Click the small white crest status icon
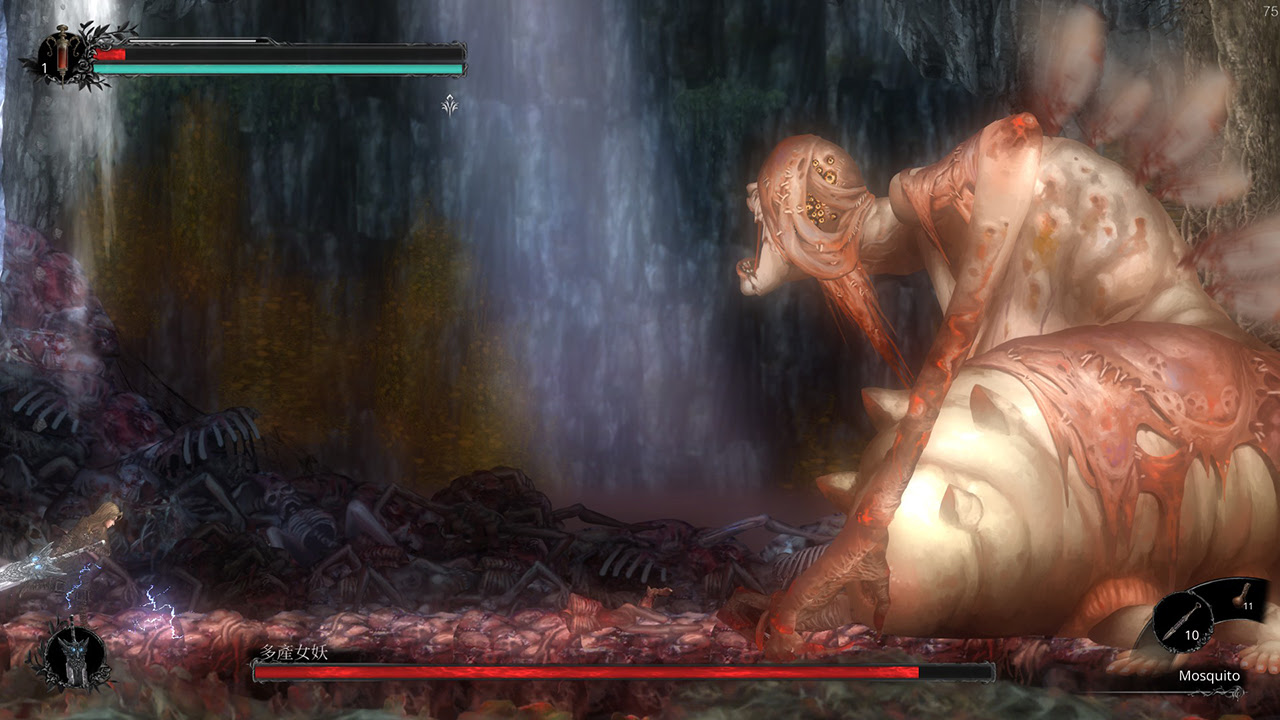This screenshot has height=720, width=1280. pos(450,104)
